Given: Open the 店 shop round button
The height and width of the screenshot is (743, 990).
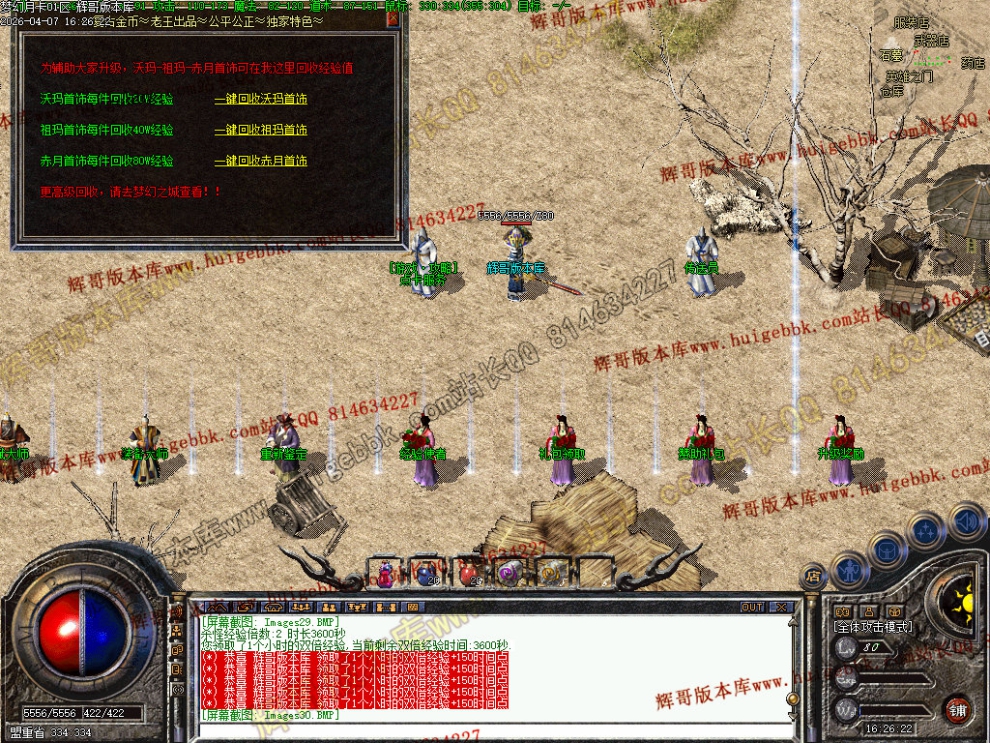Looking at the screenshot, I should pyautogui.click(x=812, y=576).
